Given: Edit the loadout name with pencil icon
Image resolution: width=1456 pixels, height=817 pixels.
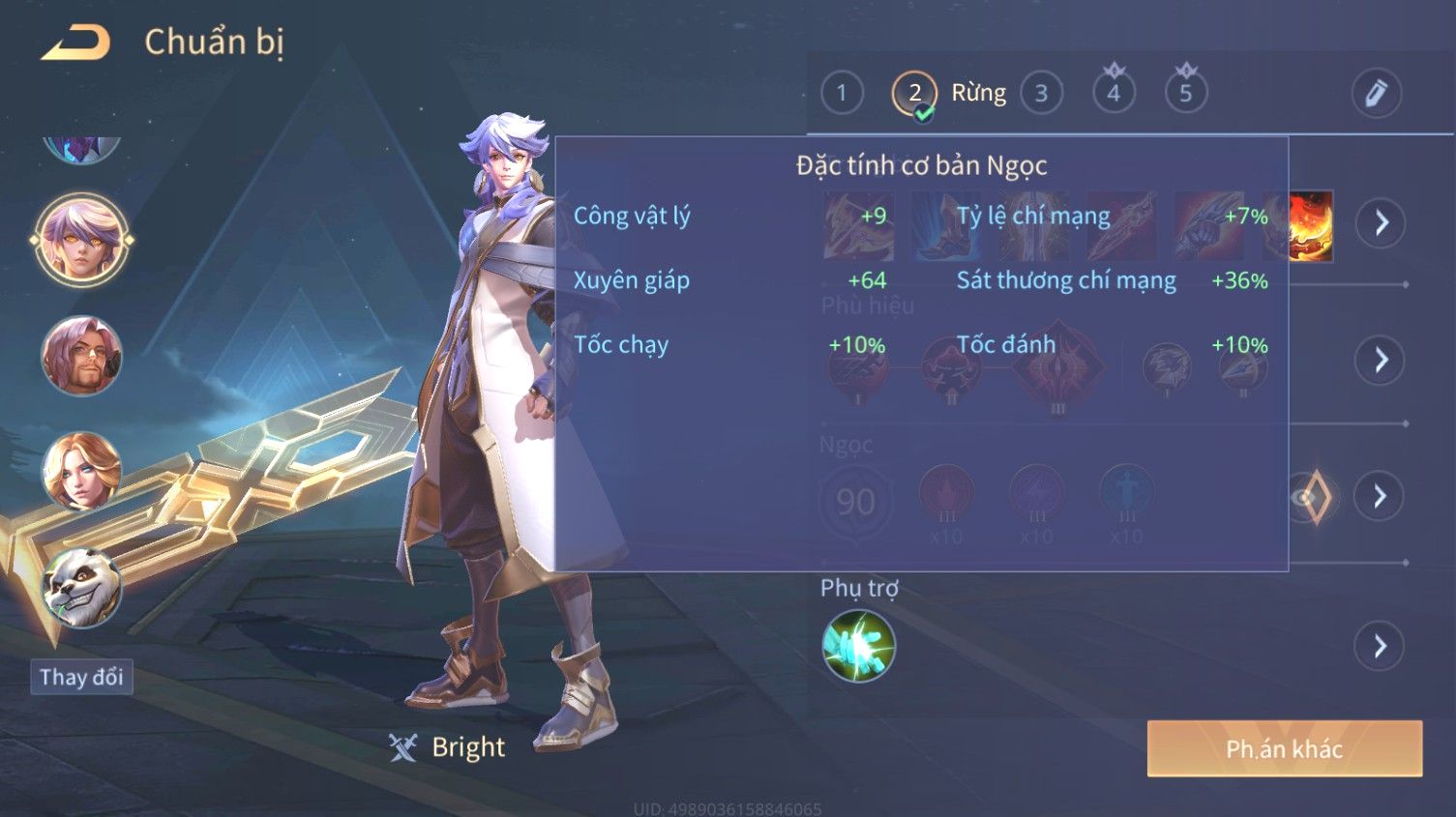Looking at the screenshot, I should pyautogui.click(x=1376, y=94).
